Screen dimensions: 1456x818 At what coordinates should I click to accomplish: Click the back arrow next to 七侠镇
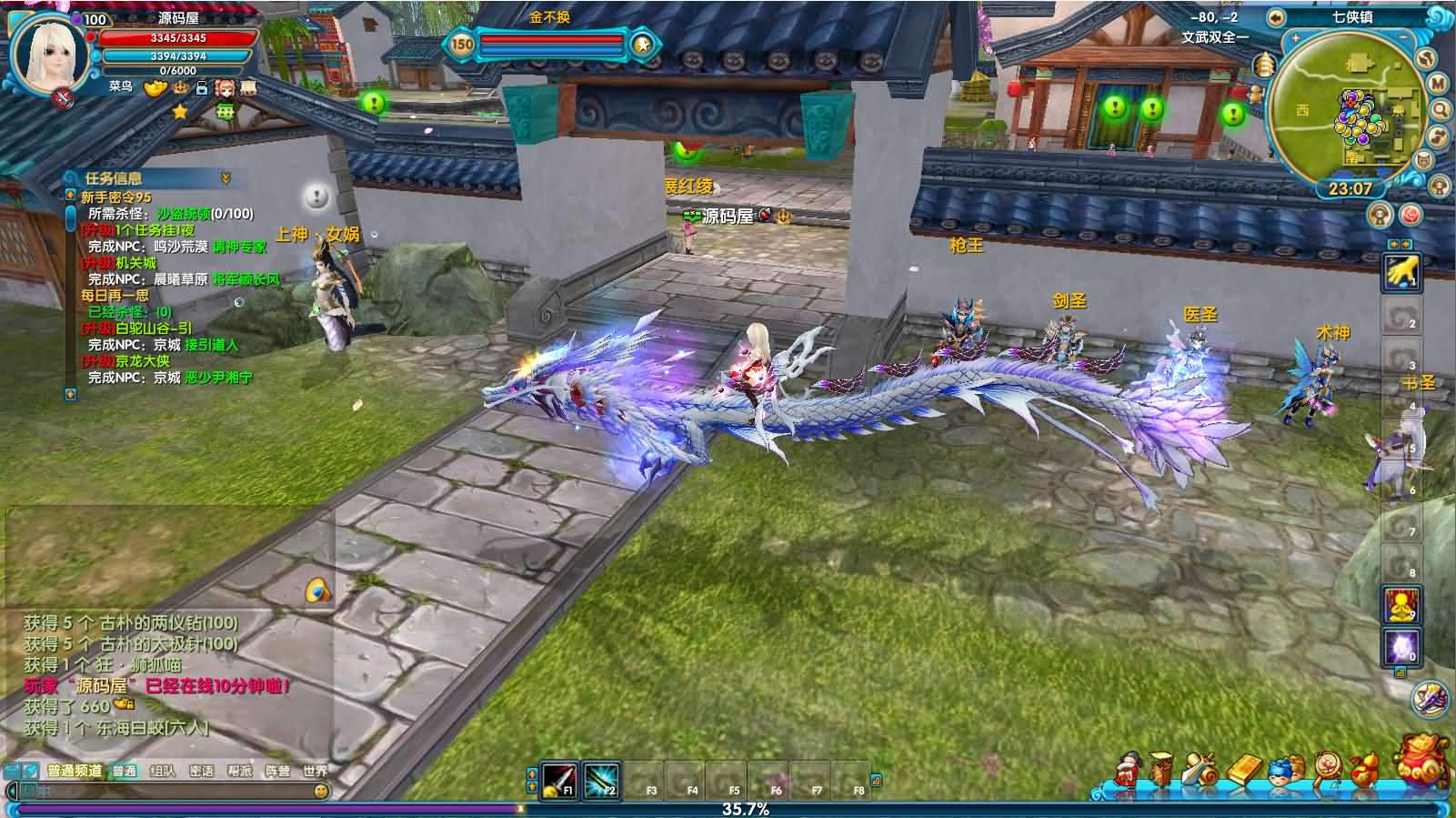[x=1276, y=17]
